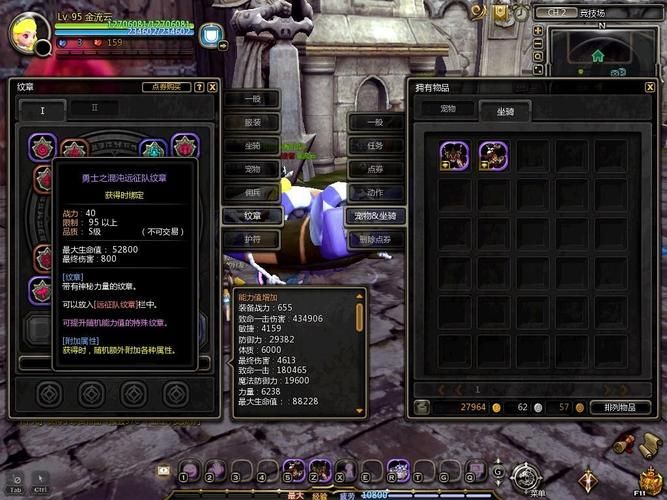Viewport: 667px width, 500px height.
Task: Switch to the 宠物 pet tab
Action: click(445, 108)
